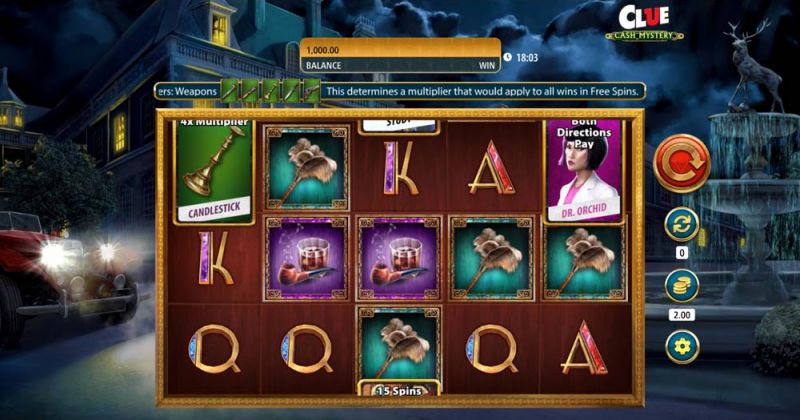
Task: Spin the reels with the red button
Action: pyautogui.click(x=682, y=162)
